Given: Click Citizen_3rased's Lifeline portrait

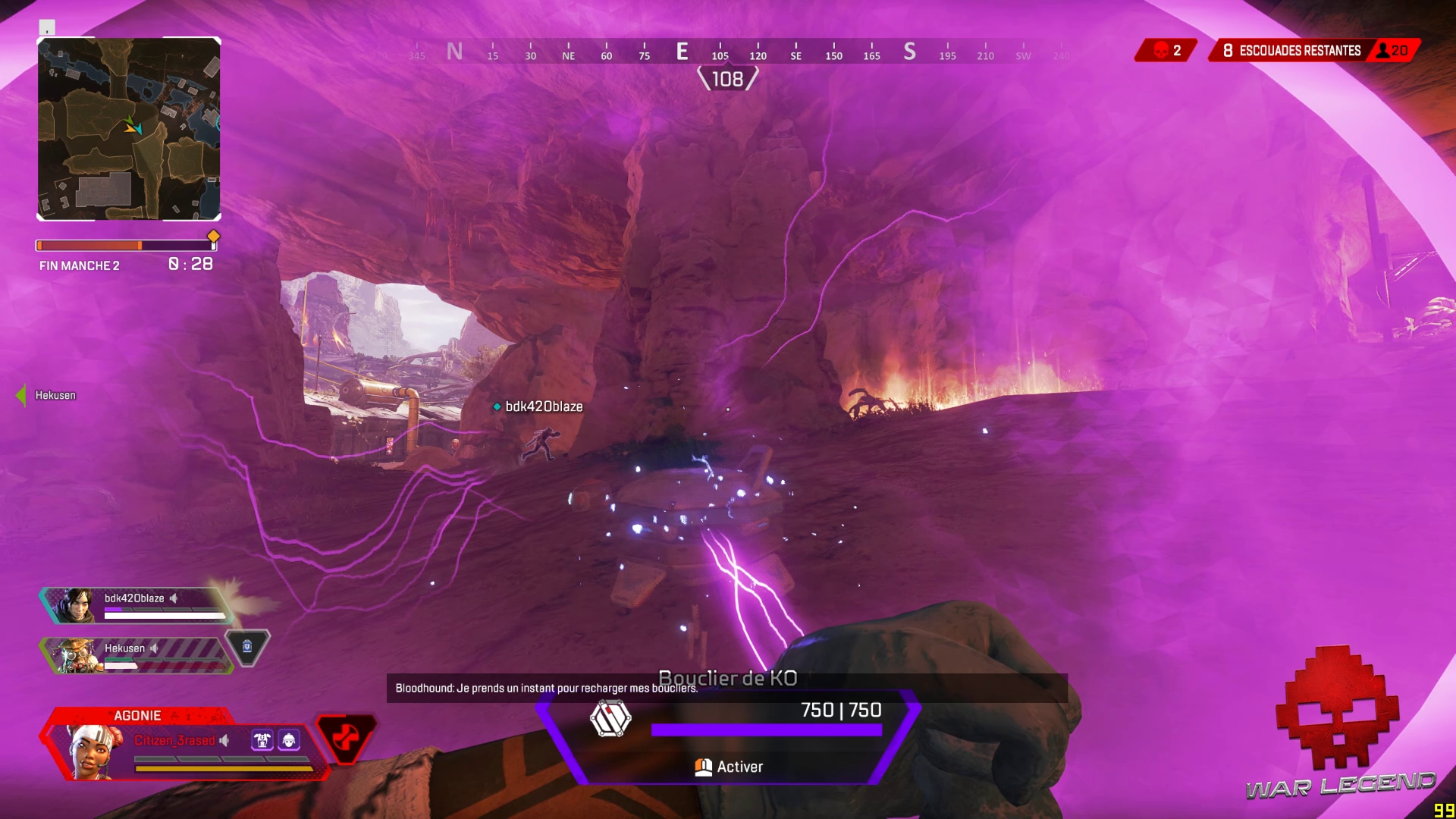Looking at the screenshot, I should tap(94, 750).
